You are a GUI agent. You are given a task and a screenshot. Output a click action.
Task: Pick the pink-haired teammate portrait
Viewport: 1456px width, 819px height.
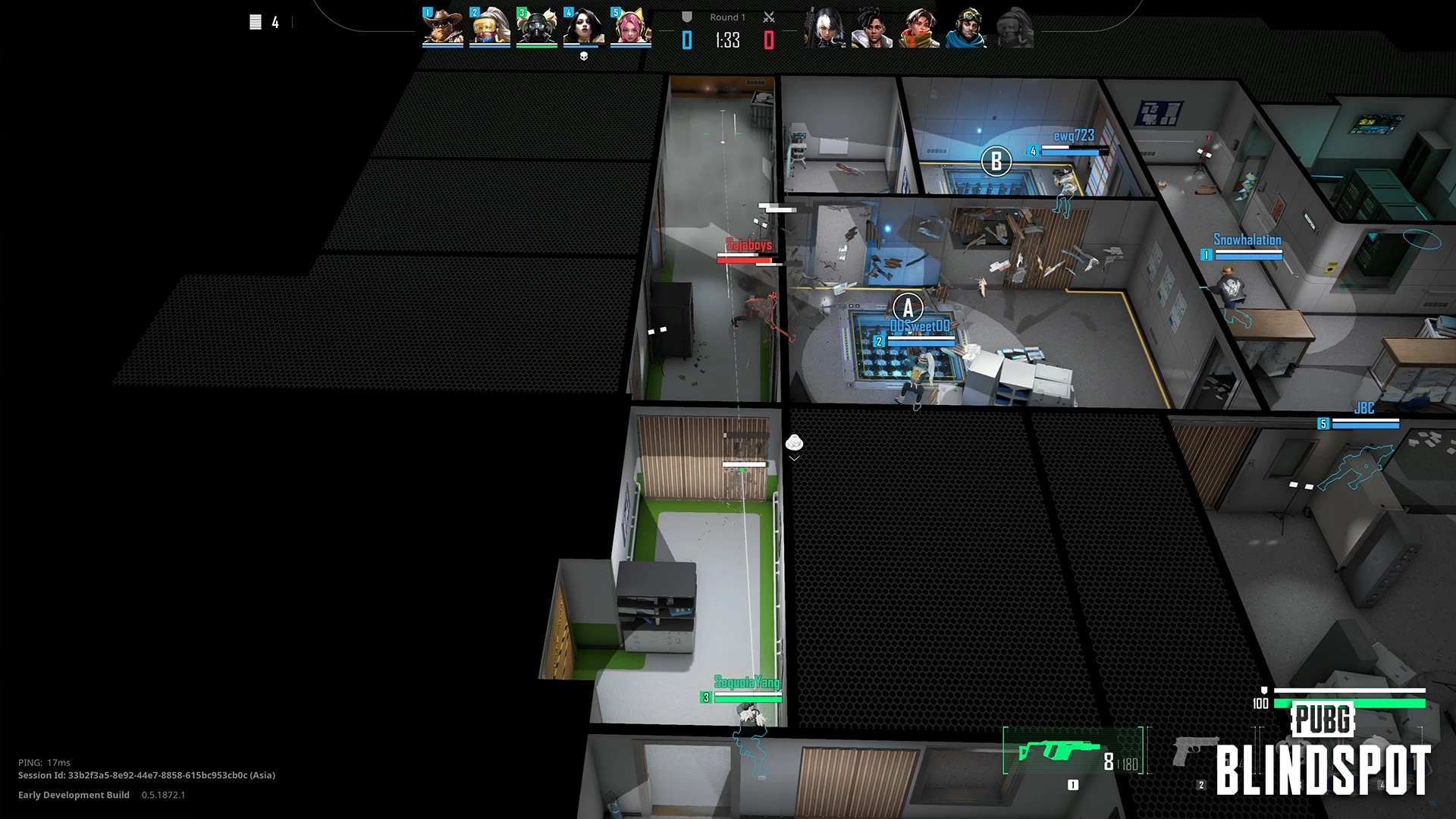tap(631, 27)
